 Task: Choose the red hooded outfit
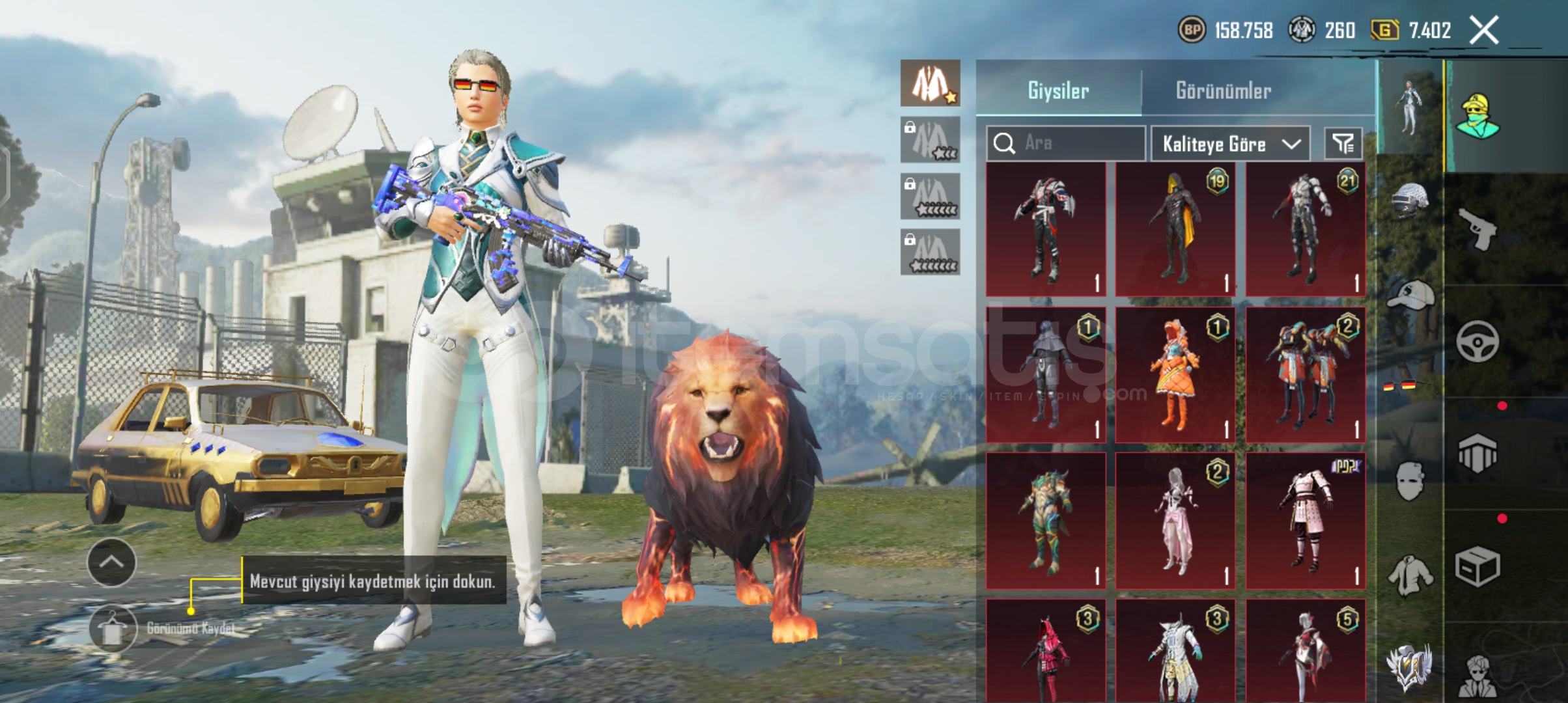click(x=1046, y=651)
